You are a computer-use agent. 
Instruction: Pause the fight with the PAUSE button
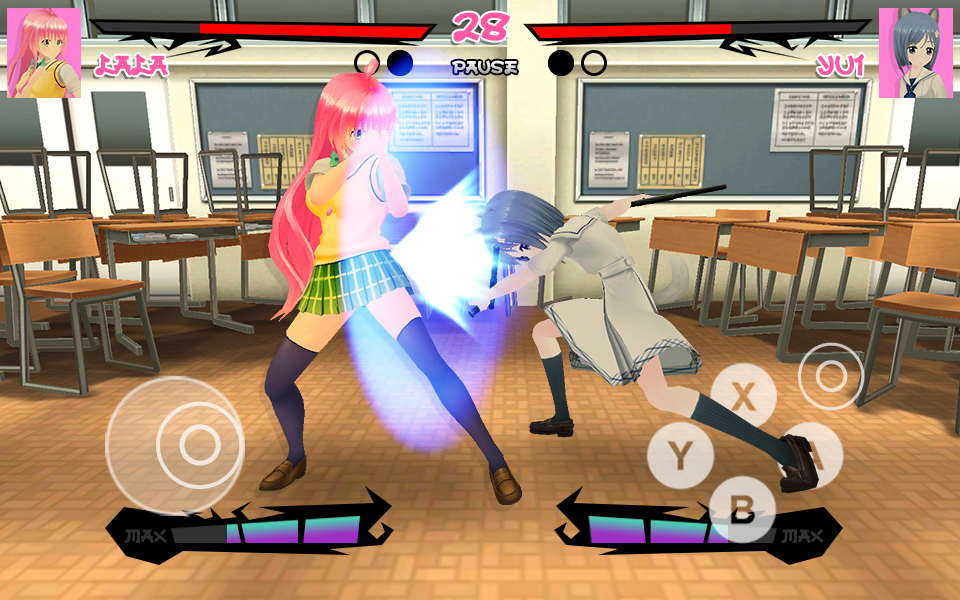click(484, 68)
